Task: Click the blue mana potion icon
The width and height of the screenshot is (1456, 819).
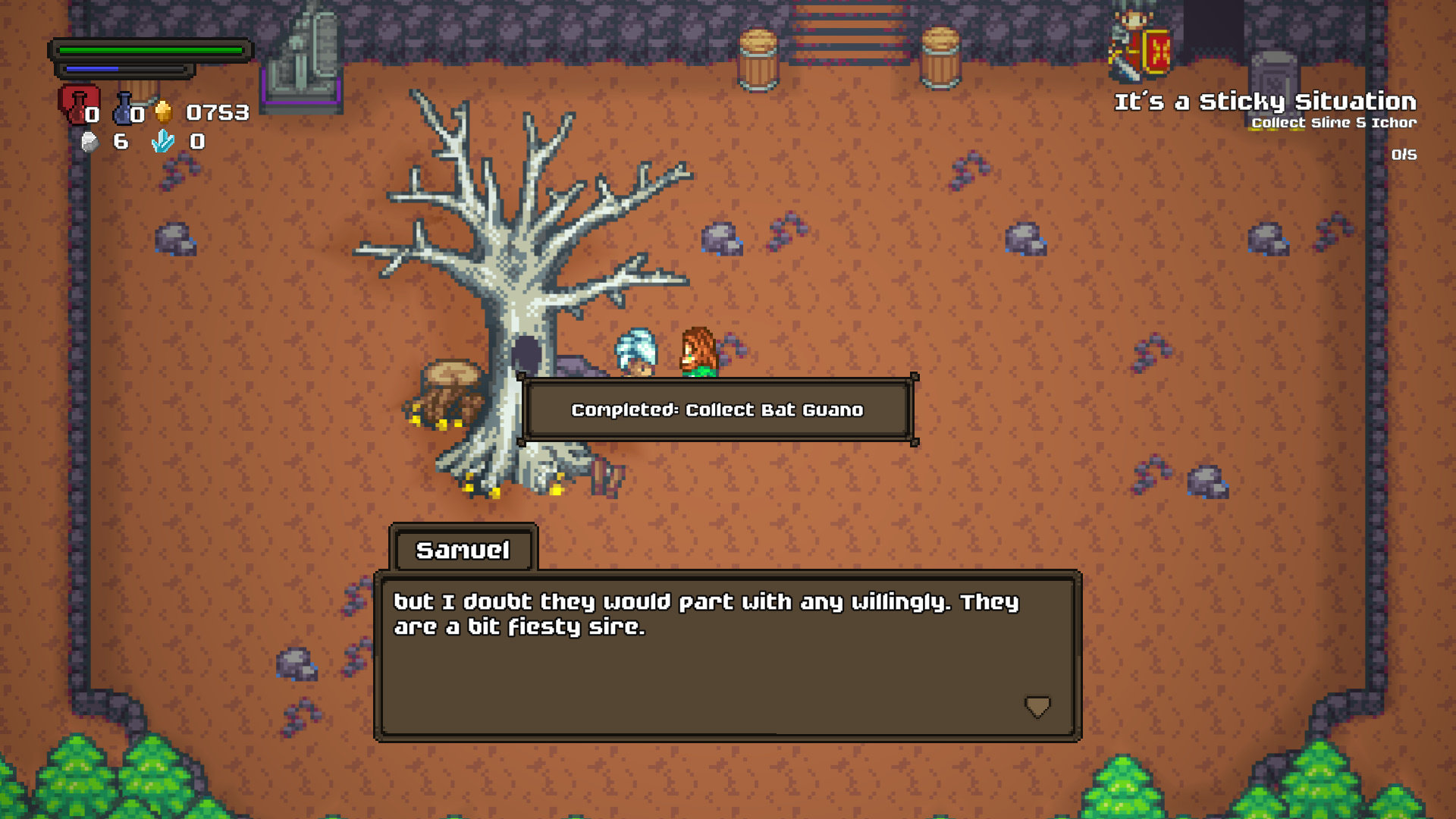Action: coord(121,108)
